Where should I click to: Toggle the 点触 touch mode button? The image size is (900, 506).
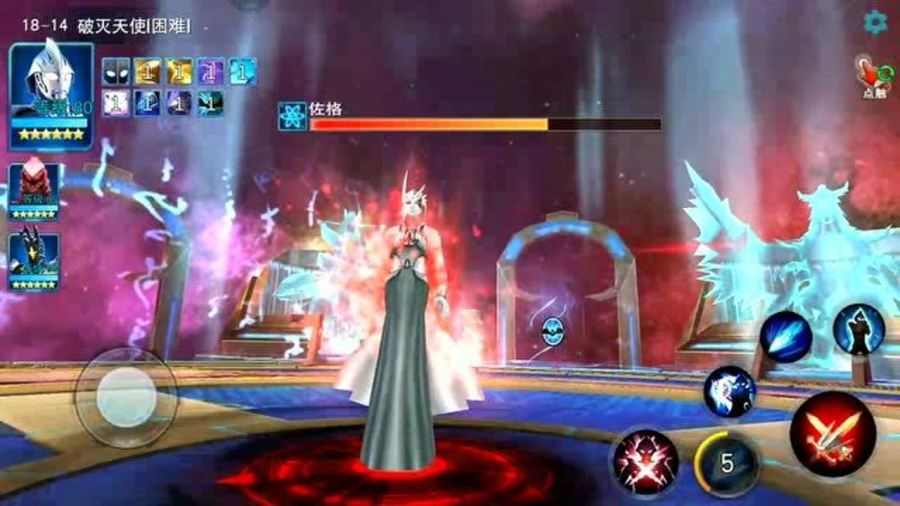(873, 77)
